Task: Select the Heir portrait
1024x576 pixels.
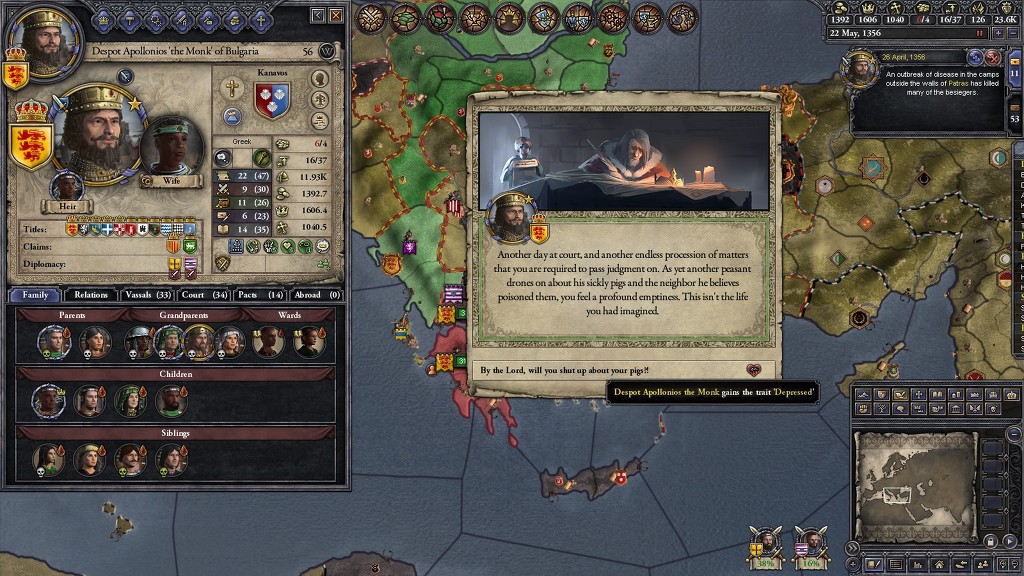Action: point(67,190)
